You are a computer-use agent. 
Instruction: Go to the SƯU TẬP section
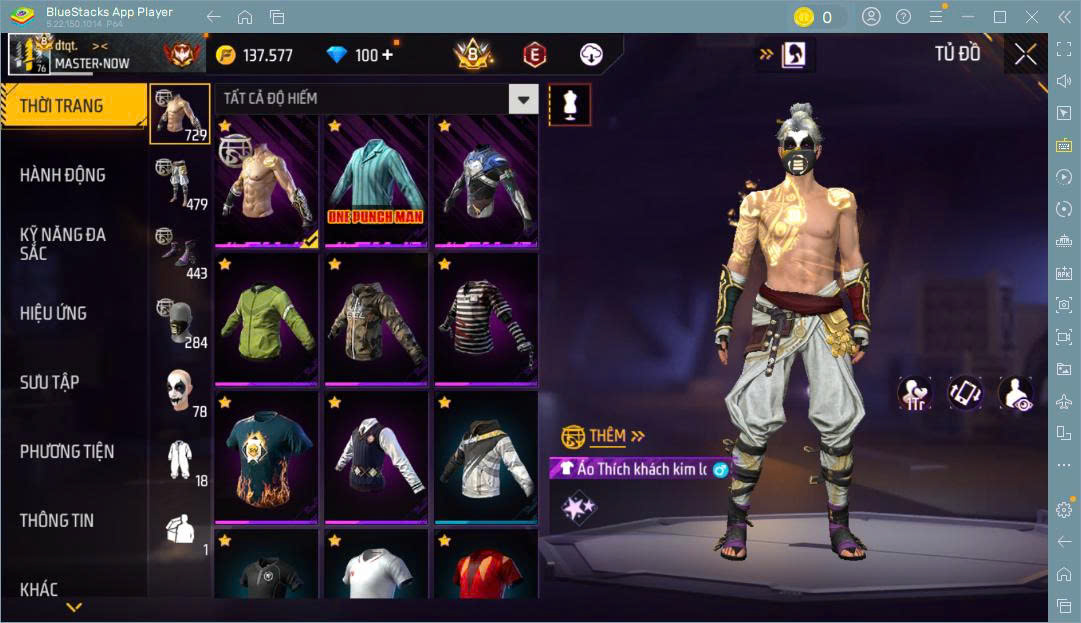50,382
